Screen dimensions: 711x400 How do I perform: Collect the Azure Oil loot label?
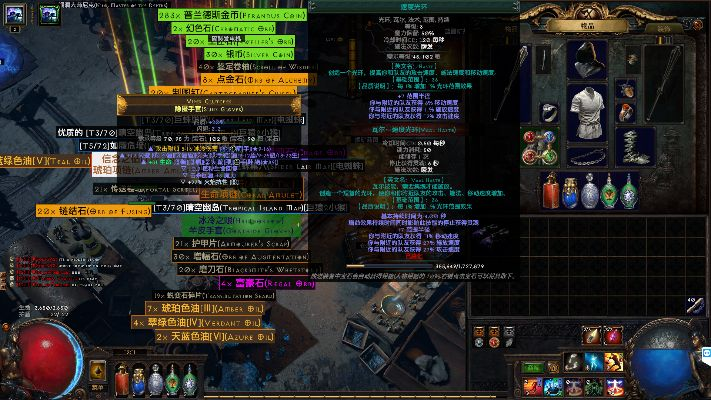click(x=209, y=337)
